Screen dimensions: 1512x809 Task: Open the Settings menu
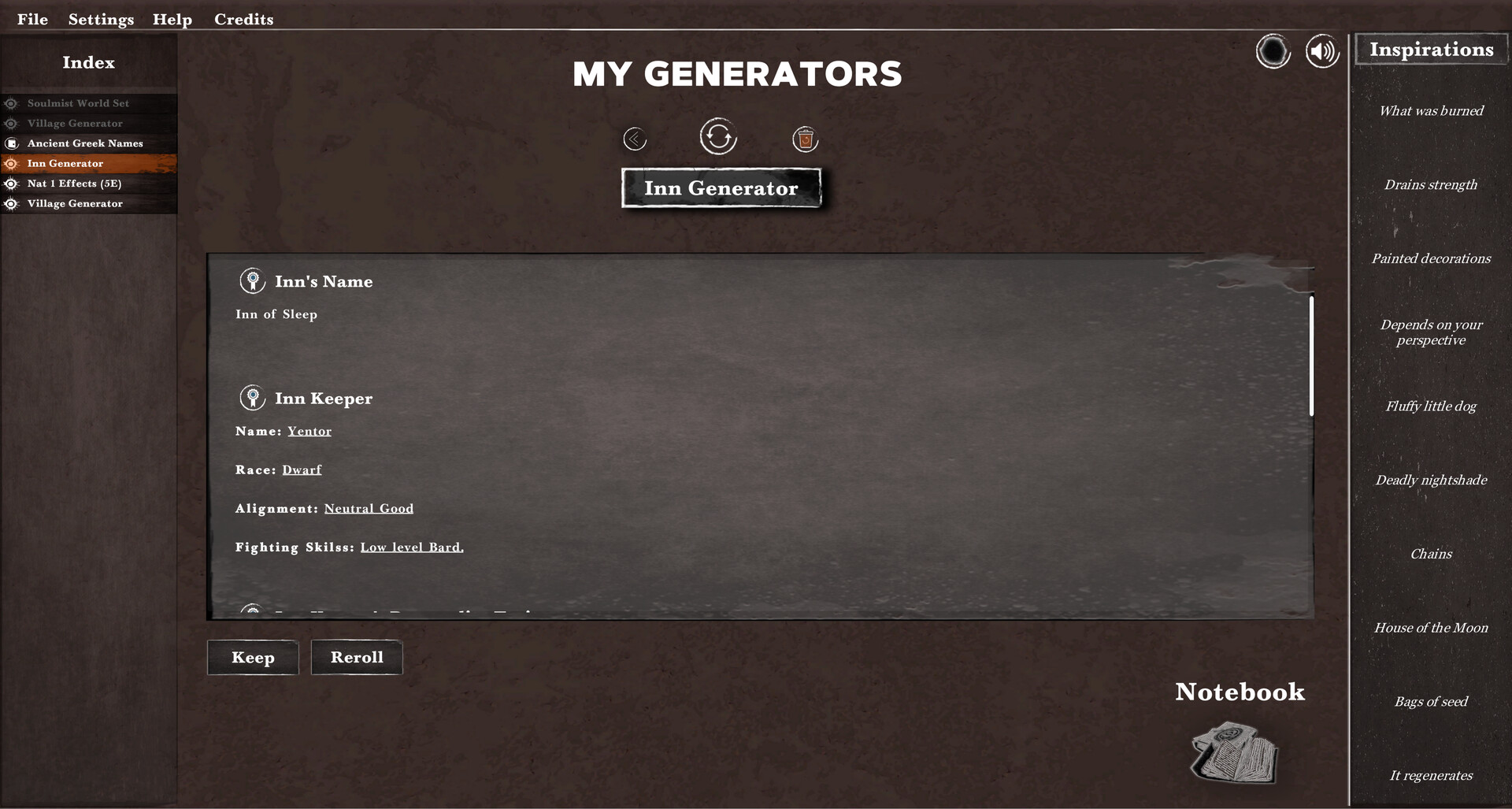click(100, 19)
